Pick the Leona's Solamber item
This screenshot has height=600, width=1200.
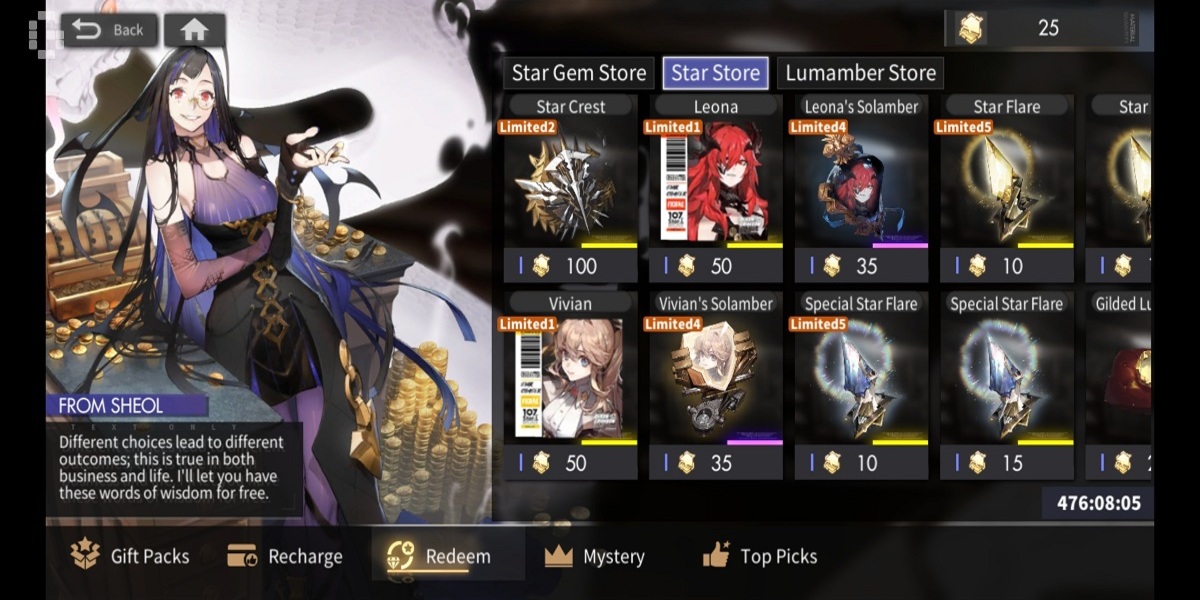pyautogui.click(x=861, y=190)
